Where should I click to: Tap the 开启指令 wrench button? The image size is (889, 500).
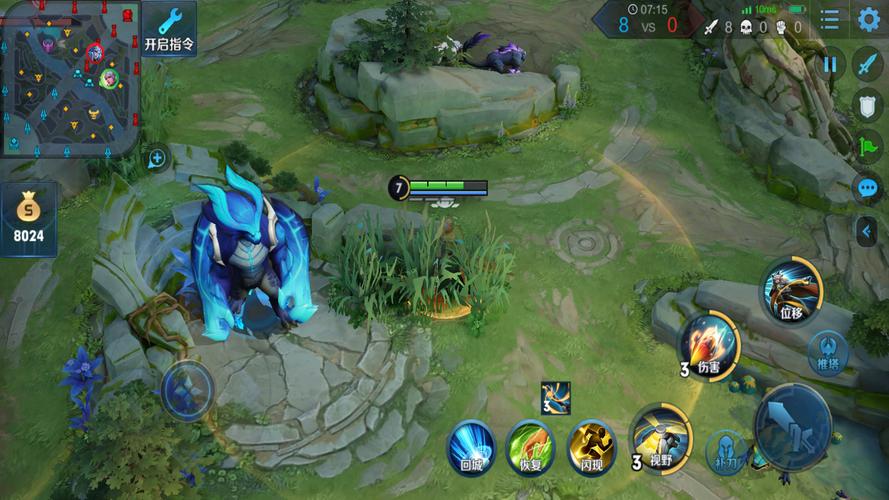coord(169,30)
